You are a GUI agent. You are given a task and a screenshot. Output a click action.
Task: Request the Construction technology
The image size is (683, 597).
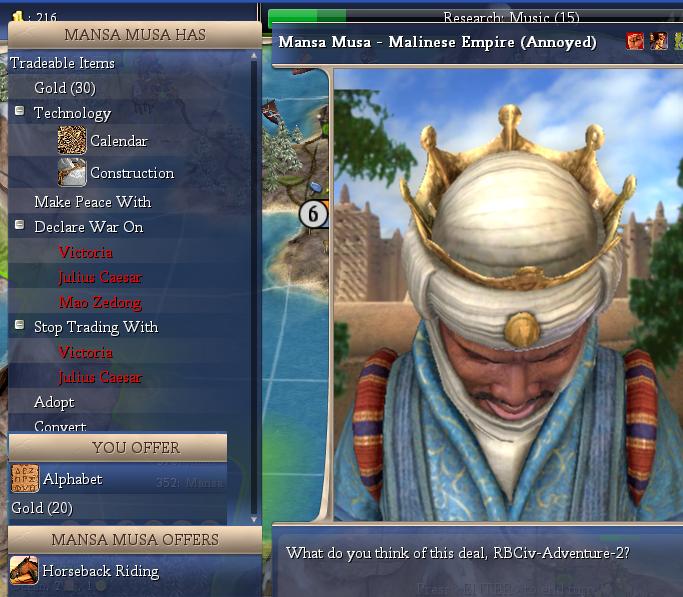tap(131, 173)
